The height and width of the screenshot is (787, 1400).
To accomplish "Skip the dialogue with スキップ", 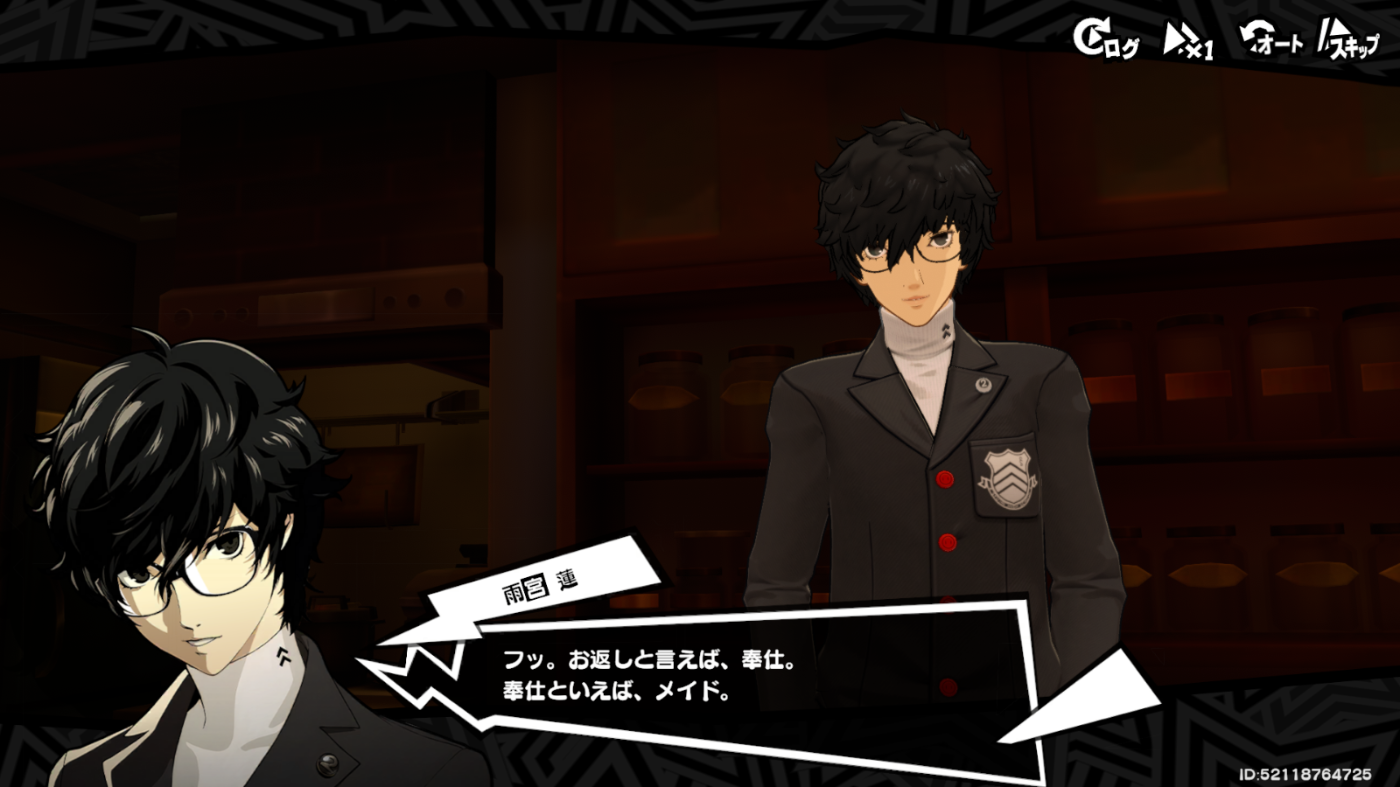I will point(1348,41).
